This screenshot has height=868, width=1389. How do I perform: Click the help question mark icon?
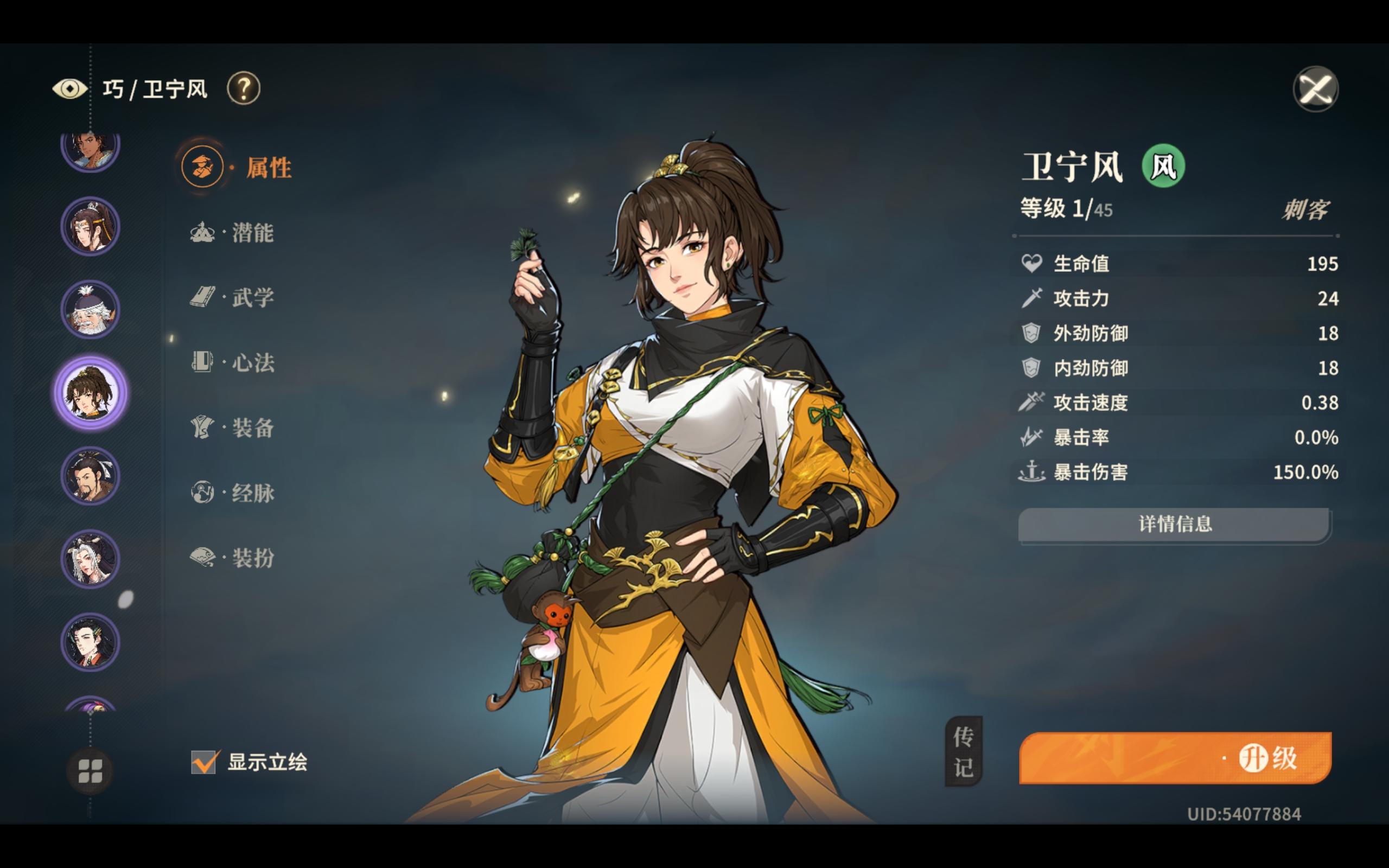tap(244, 88)
